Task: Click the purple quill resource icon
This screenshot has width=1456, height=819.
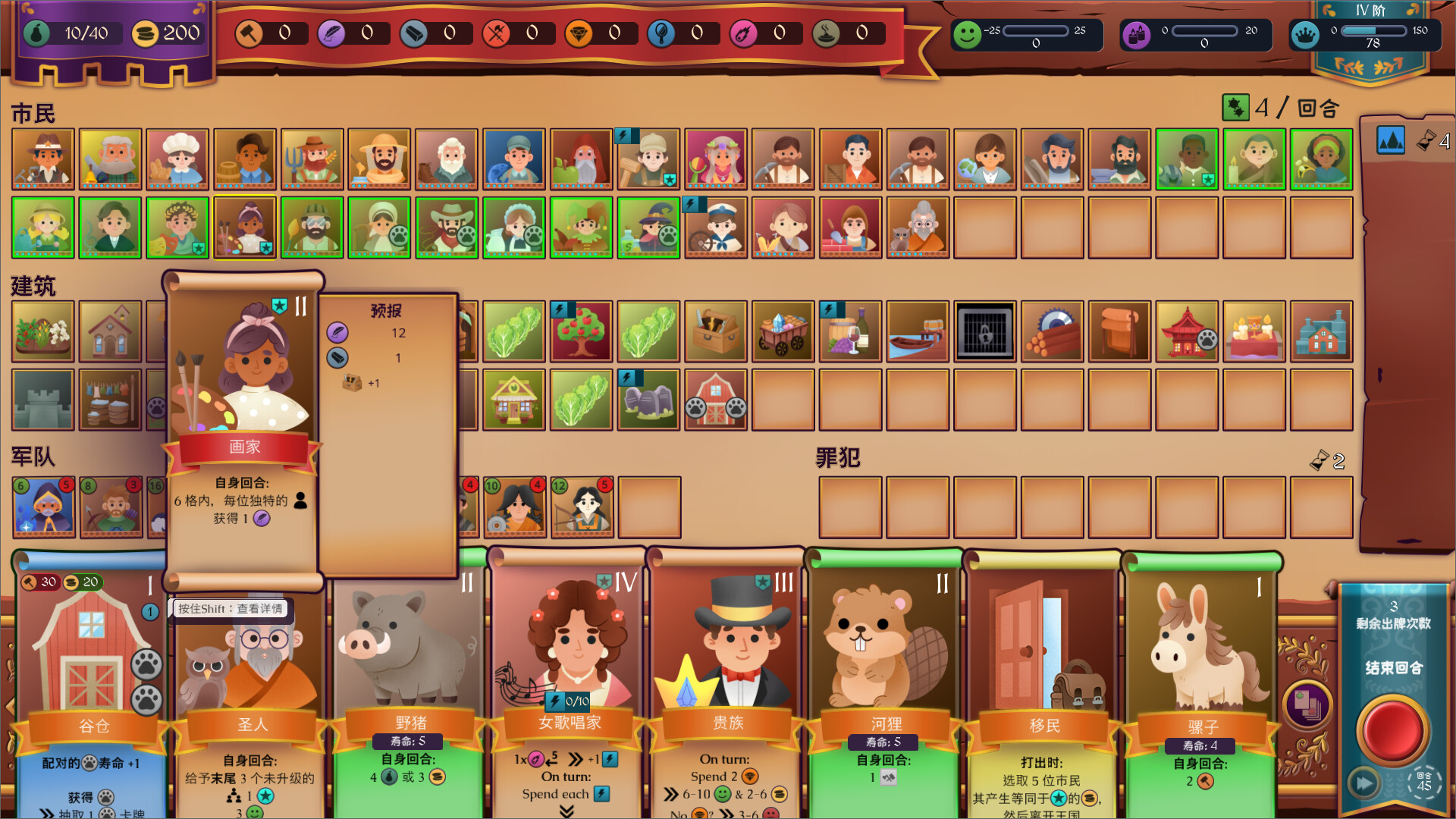Action: pos(332,33)
